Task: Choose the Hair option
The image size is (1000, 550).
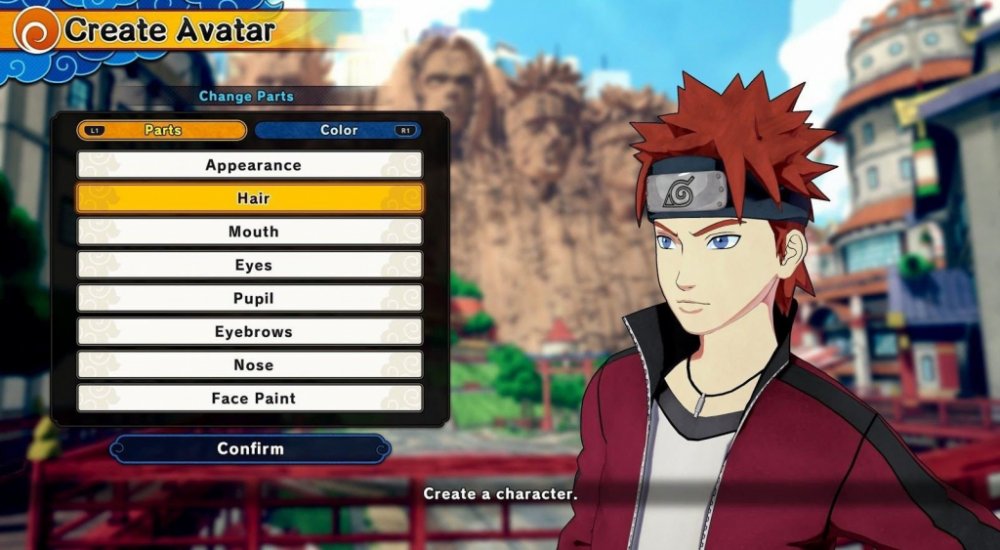Action: point(250,198)
